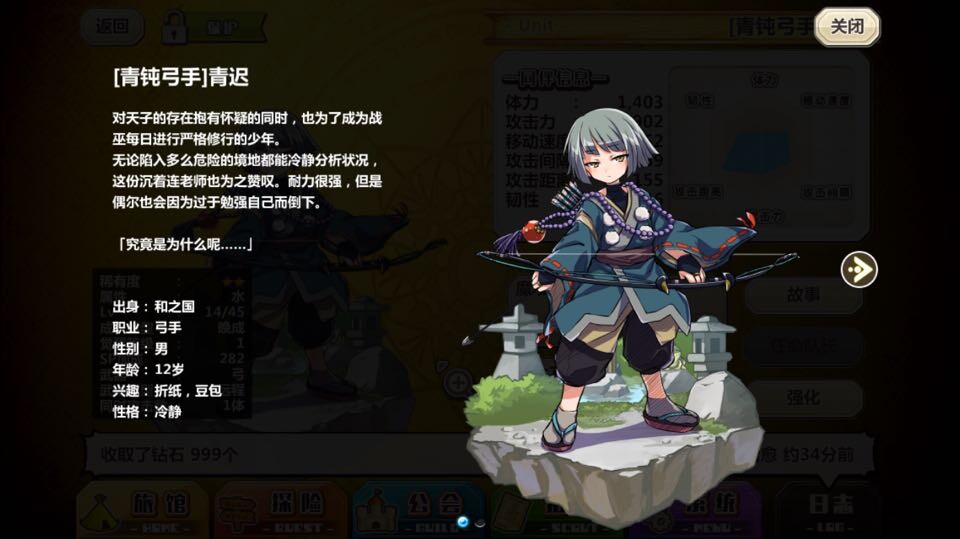Click the magnifier zoom icon
This screenshot has width=960, height=539.
tap(458, 381)
